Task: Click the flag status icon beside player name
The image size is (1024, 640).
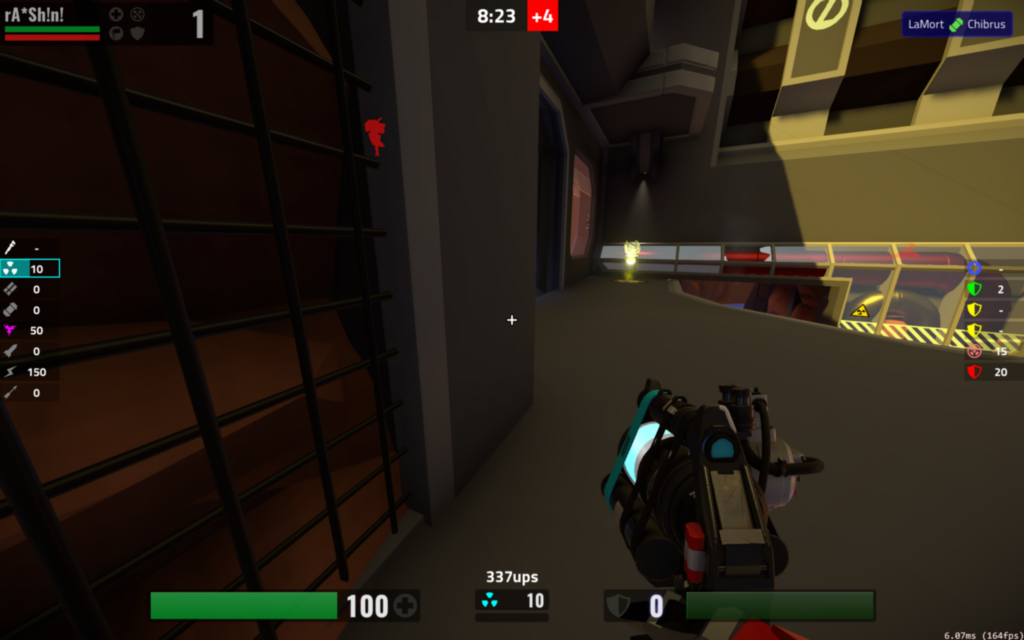Action: coord(116,32)
